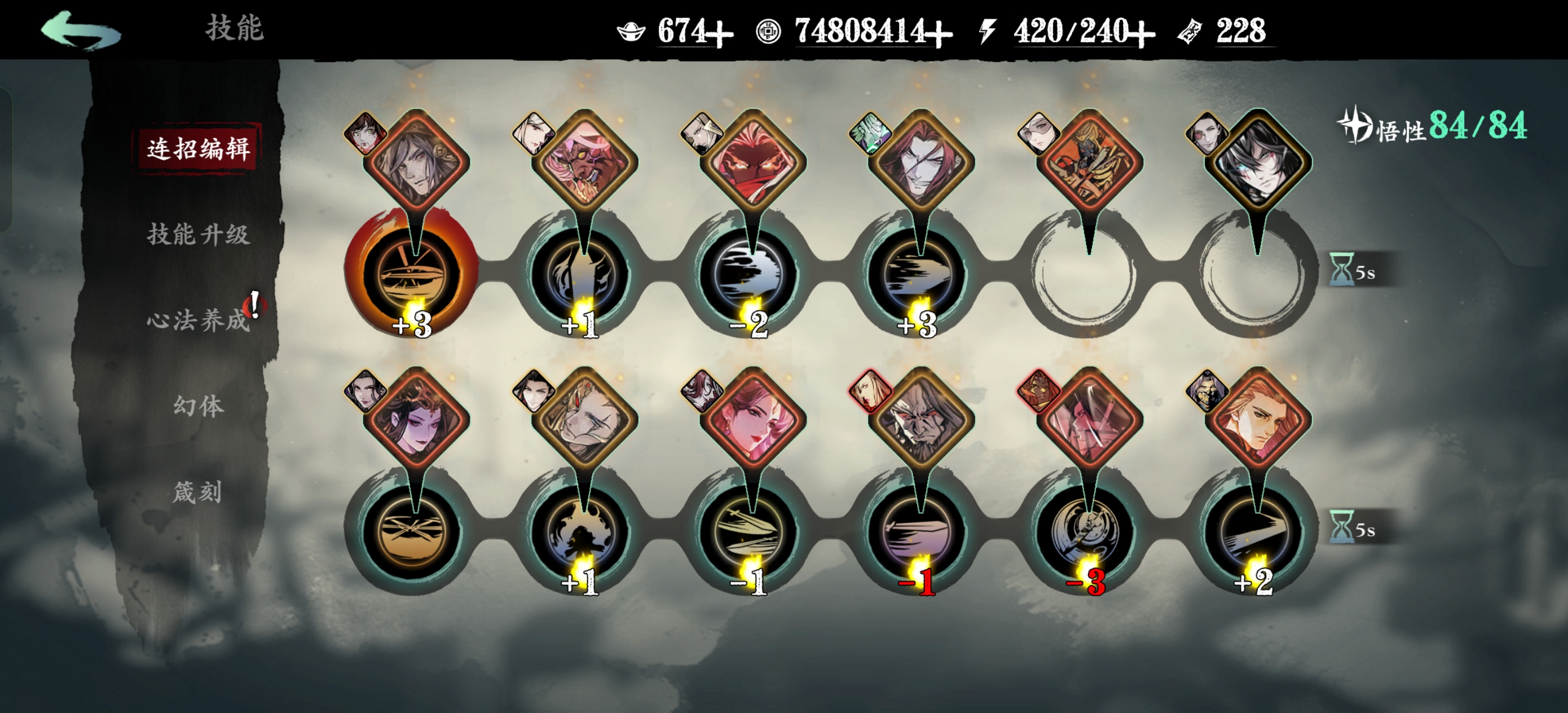
Task: Refill stamina next to 420/240
Action: click(1142, 33)
